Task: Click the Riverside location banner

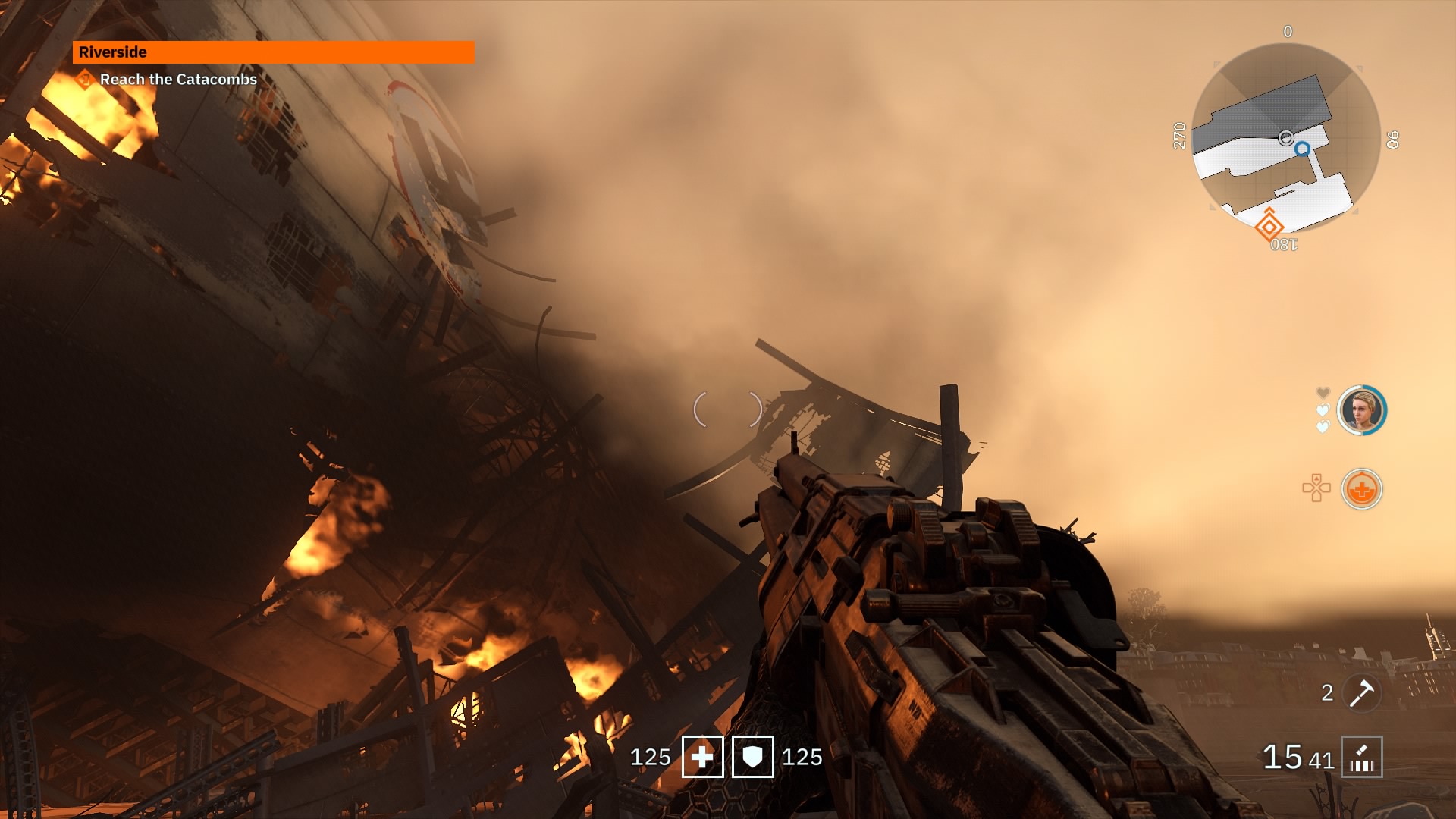Action: (273, 52)
